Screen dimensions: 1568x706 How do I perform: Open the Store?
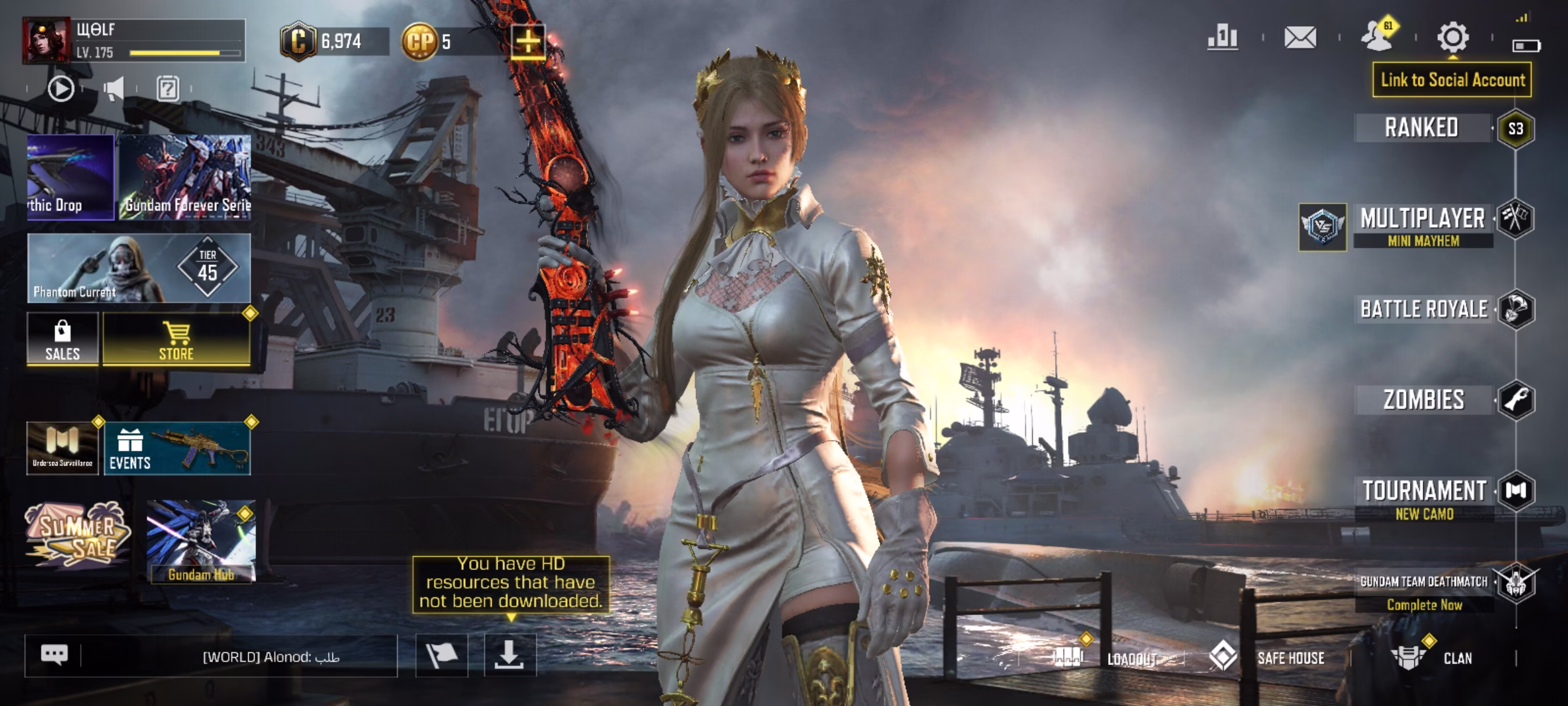point(176,339)
